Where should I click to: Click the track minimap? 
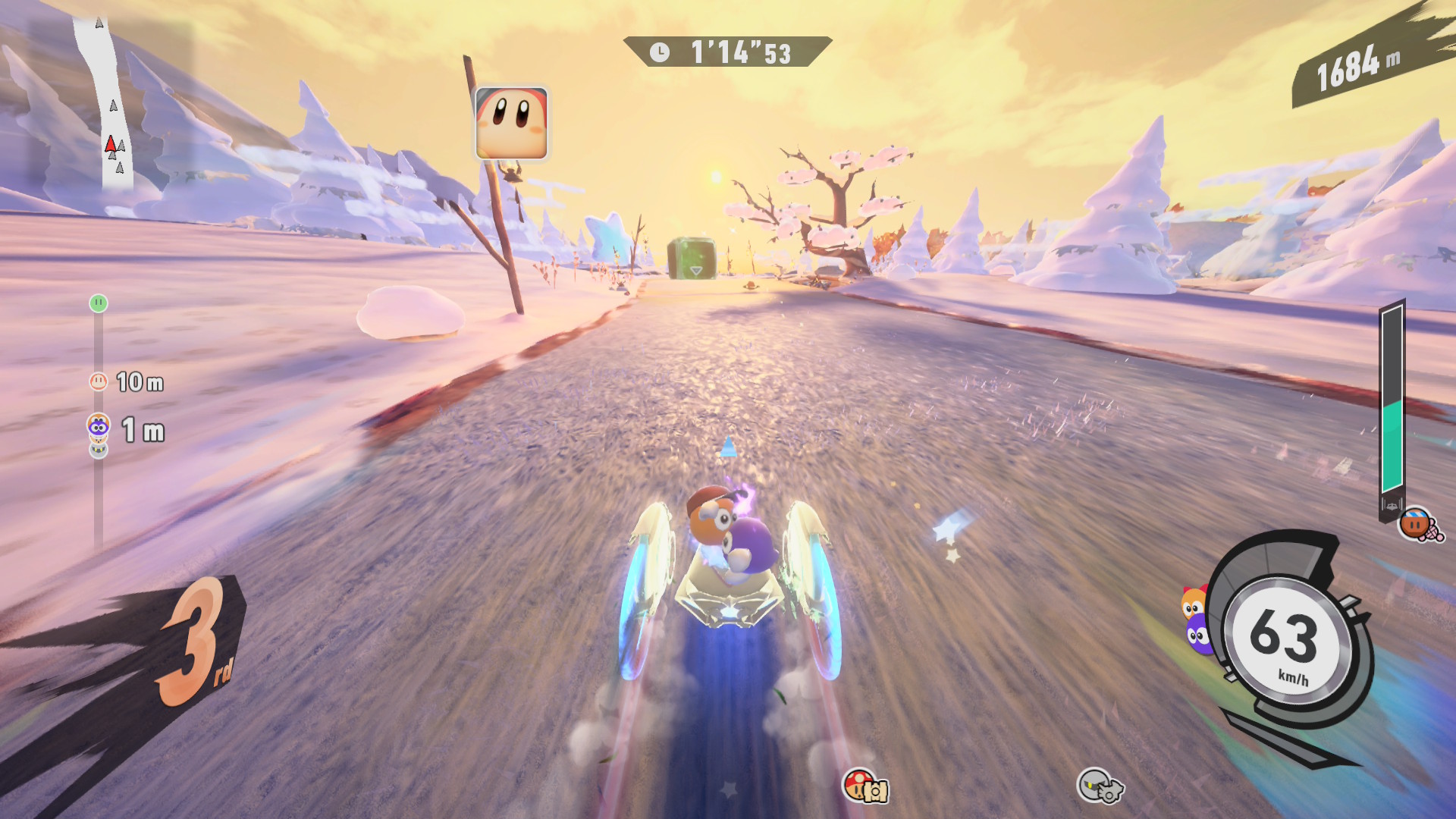[x=108, y=102]
